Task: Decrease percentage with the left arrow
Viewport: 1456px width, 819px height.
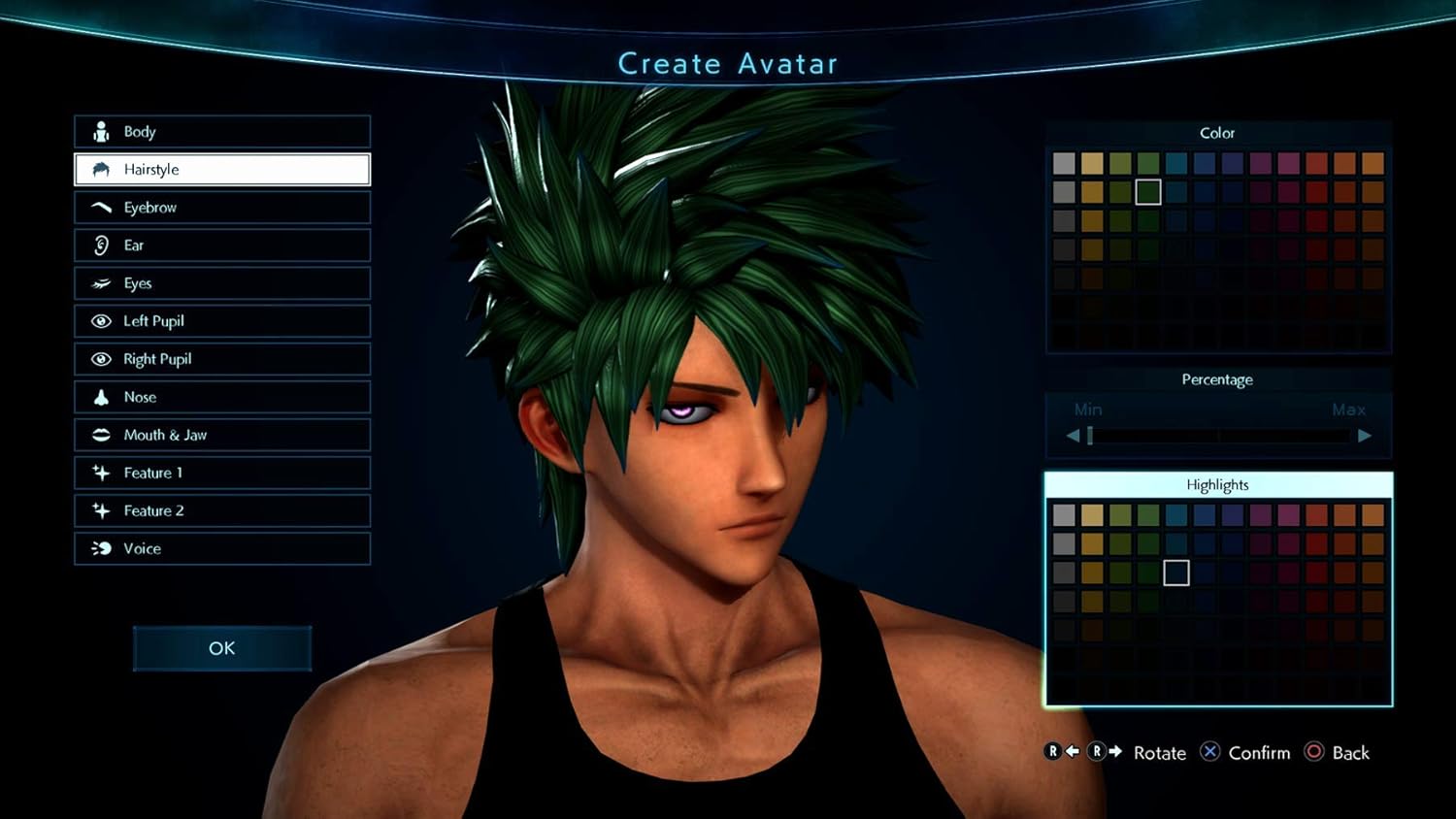Action: [x=1073, y=436]
